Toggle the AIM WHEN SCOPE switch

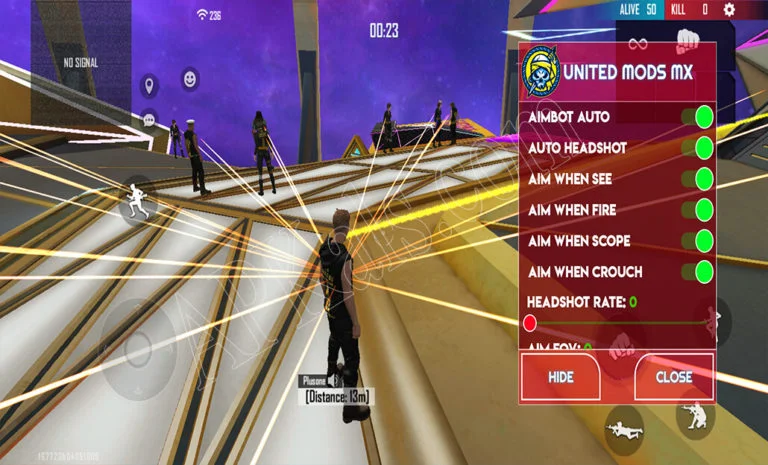click(x=702, y=241)
